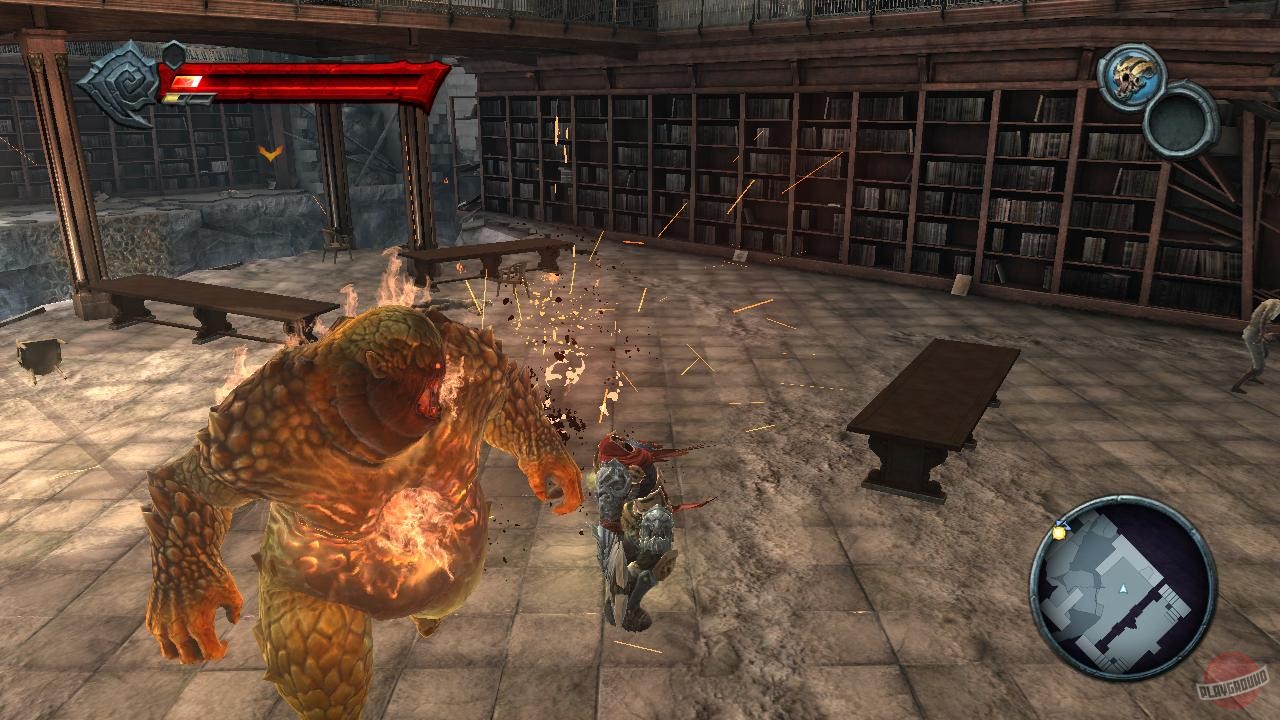Toggle the minimap in the bottom right corner
Viewport: 1280px width, 720px height.
pyautogui.click(x=1124, y=590)
